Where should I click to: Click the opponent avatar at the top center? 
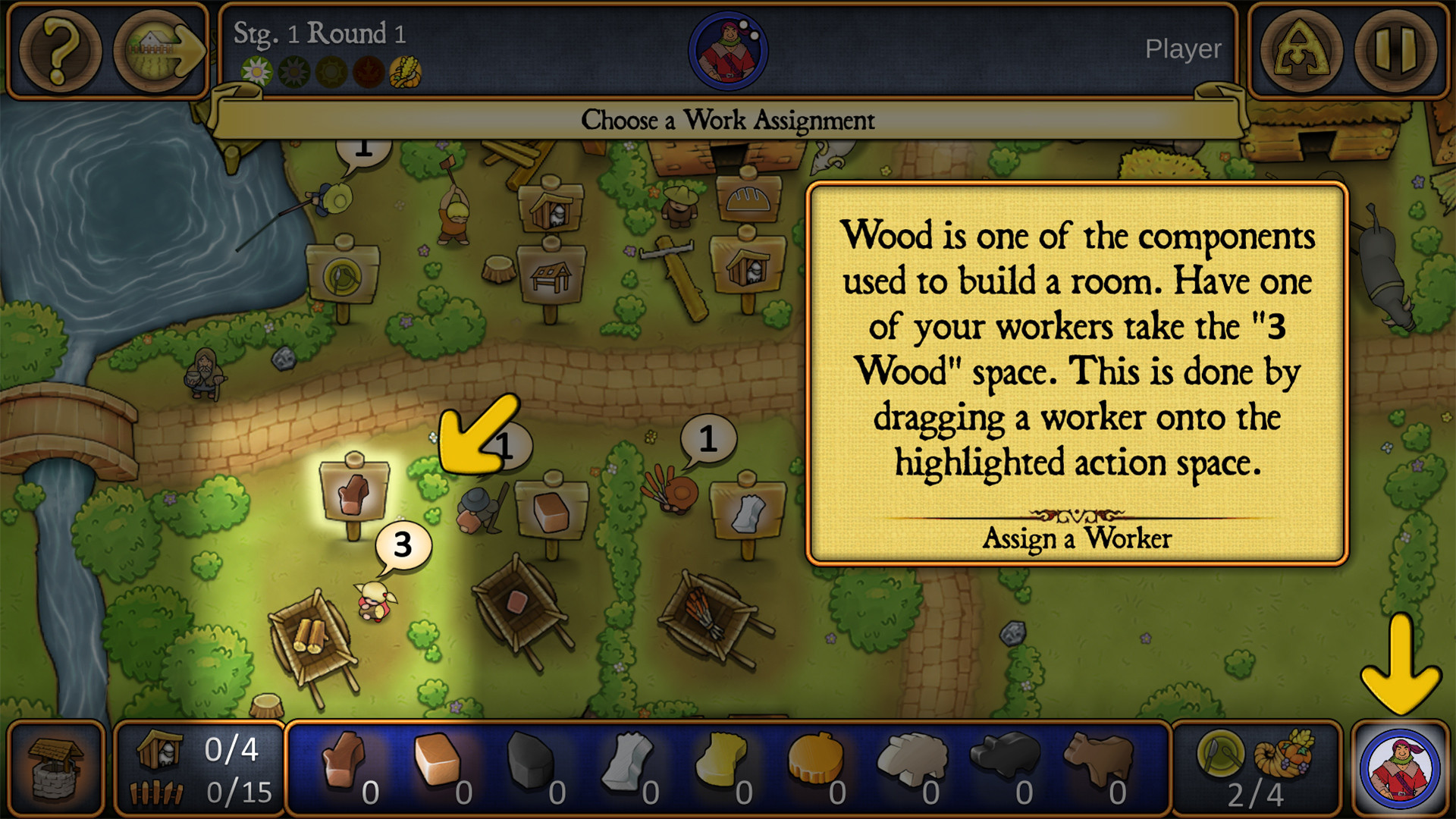point(728,49)
